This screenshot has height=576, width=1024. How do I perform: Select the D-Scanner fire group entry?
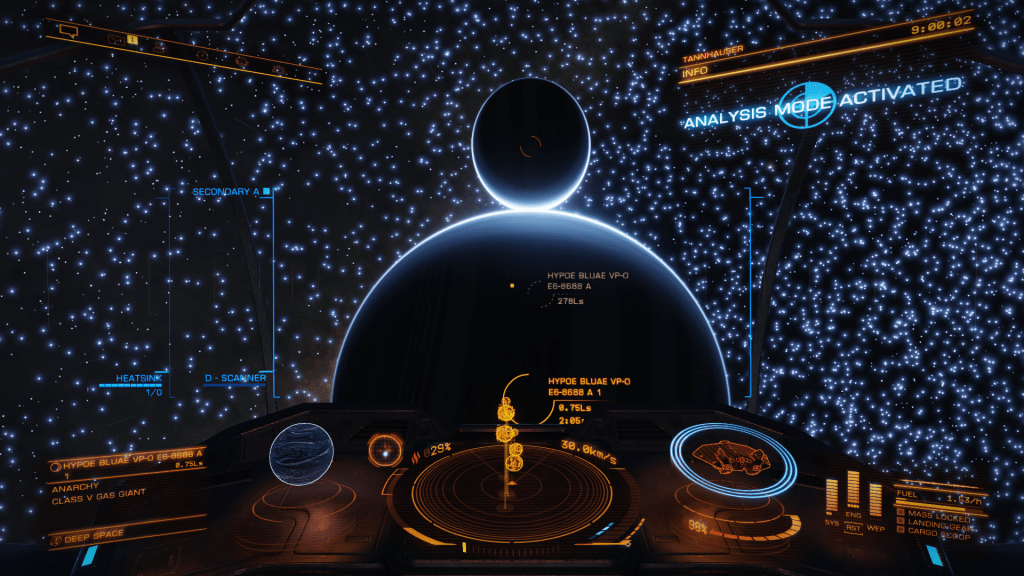(235, 378)
